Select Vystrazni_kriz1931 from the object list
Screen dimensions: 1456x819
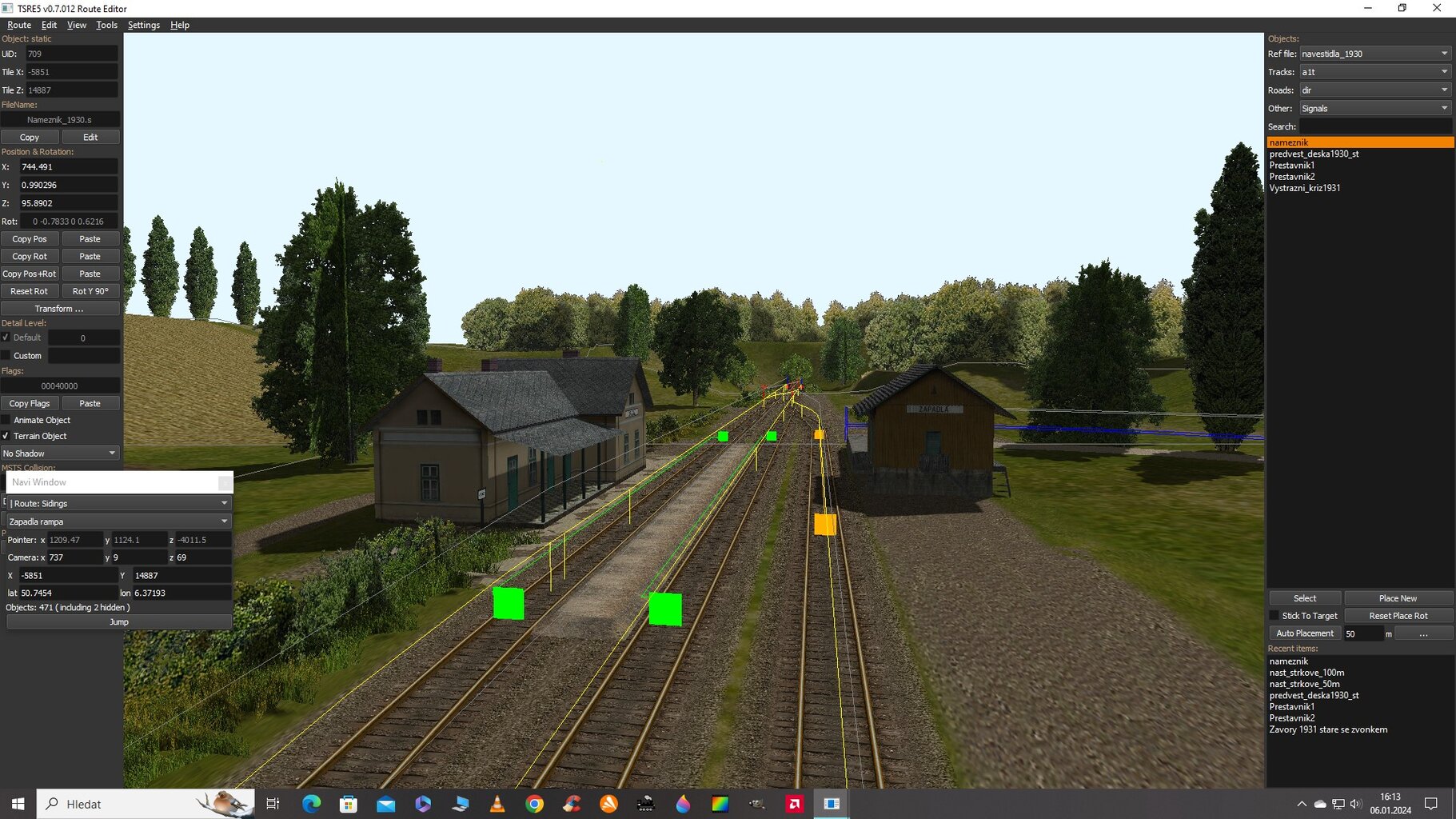(1305, 188)
